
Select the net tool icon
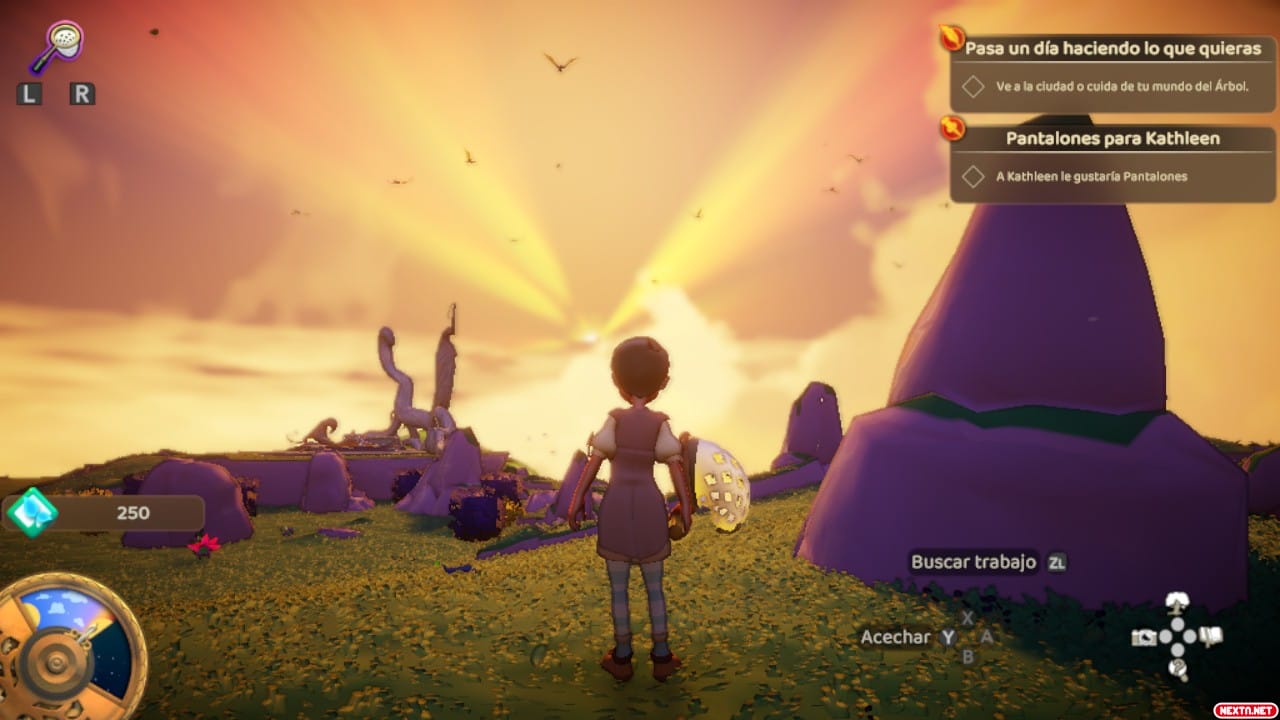tap(57, 46)
